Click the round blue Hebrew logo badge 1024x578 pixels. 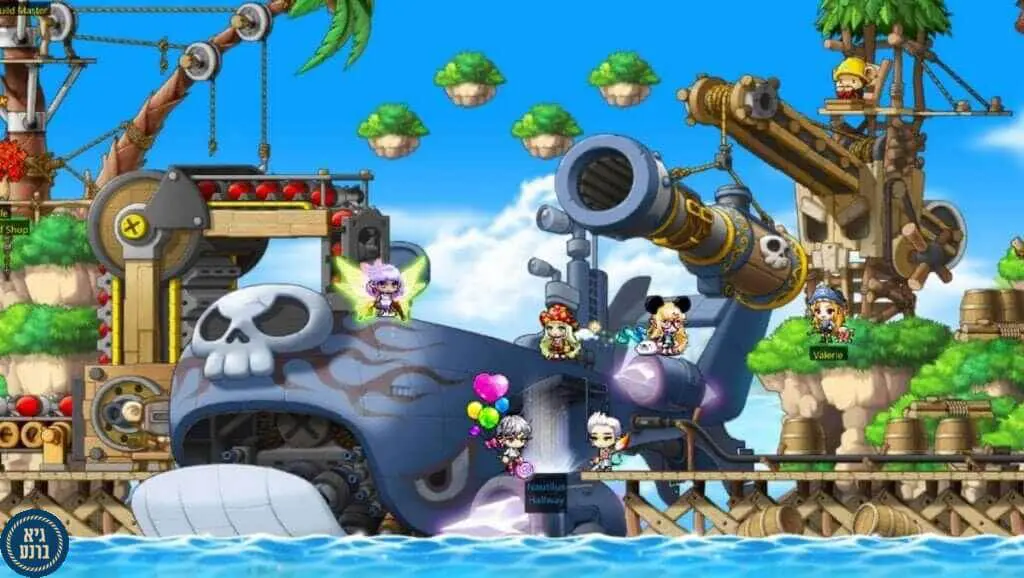tap(34, 543)
